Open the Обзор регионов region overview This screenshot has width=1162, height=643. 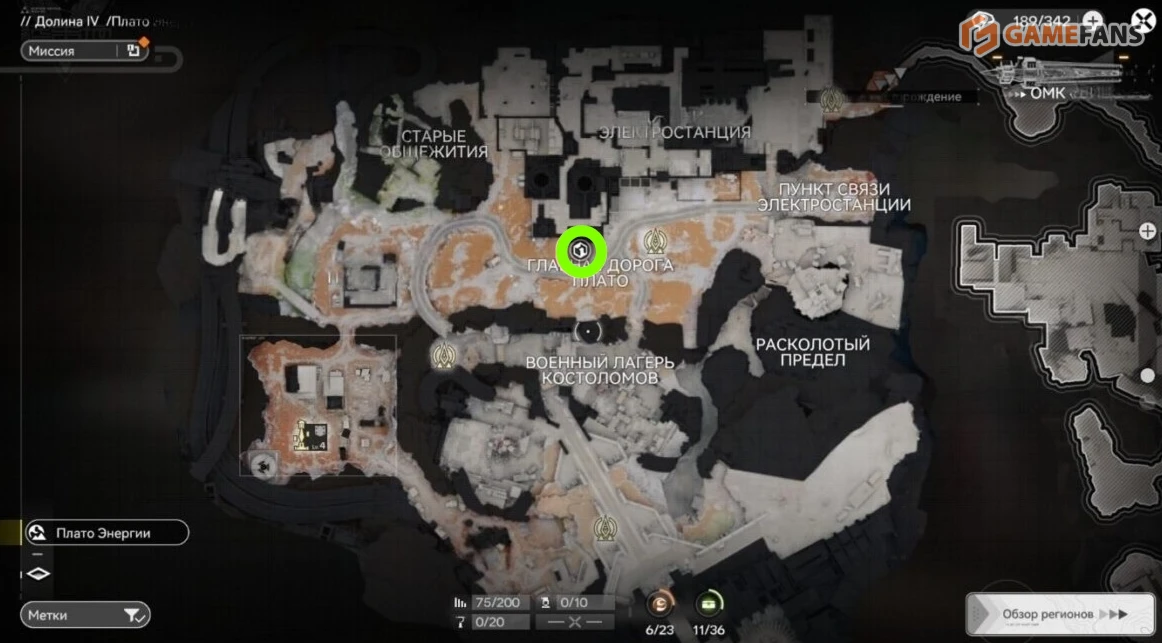[x=1062, y=613]
